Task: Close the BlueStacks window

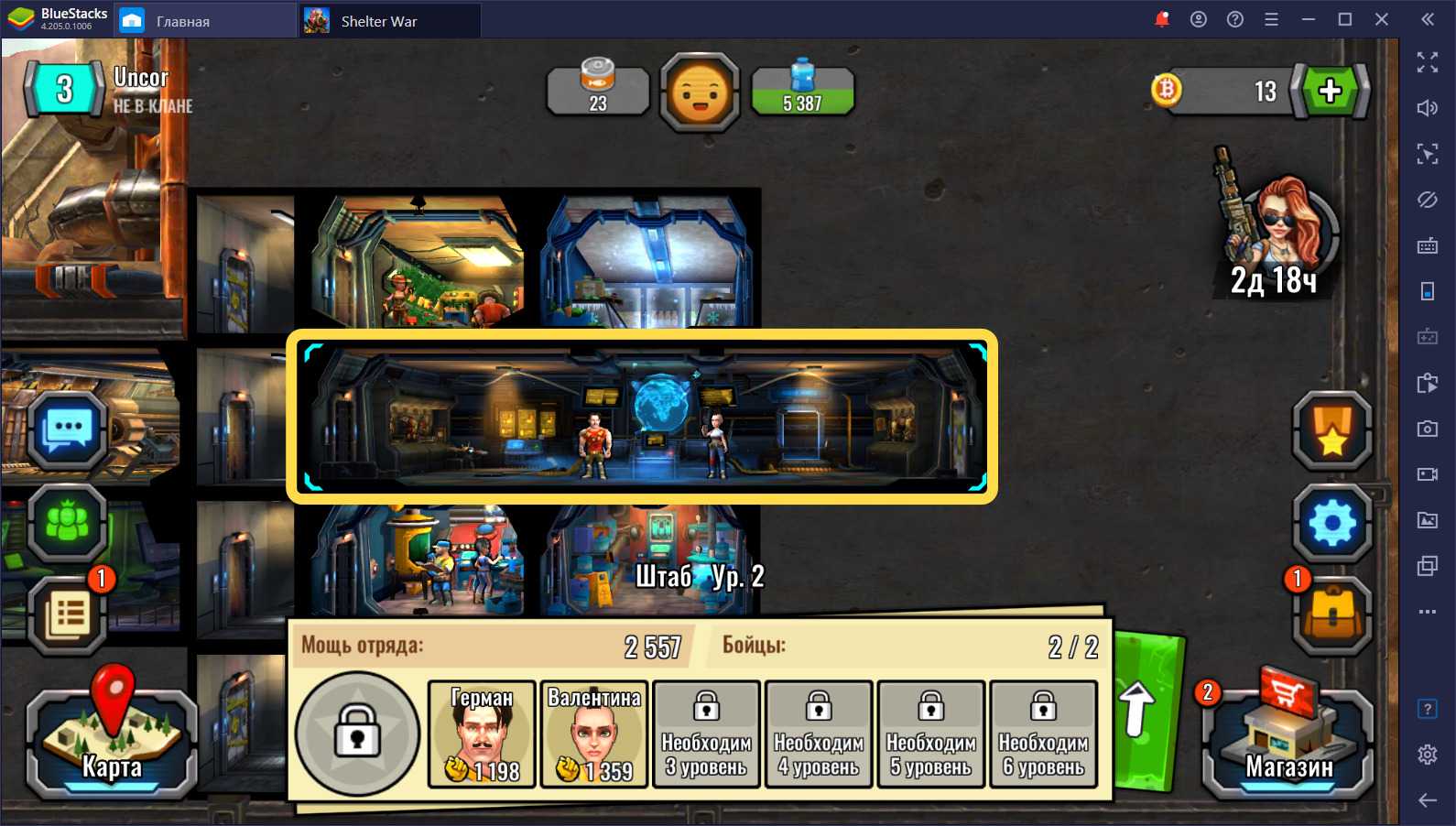Action: click(1382, 19)
